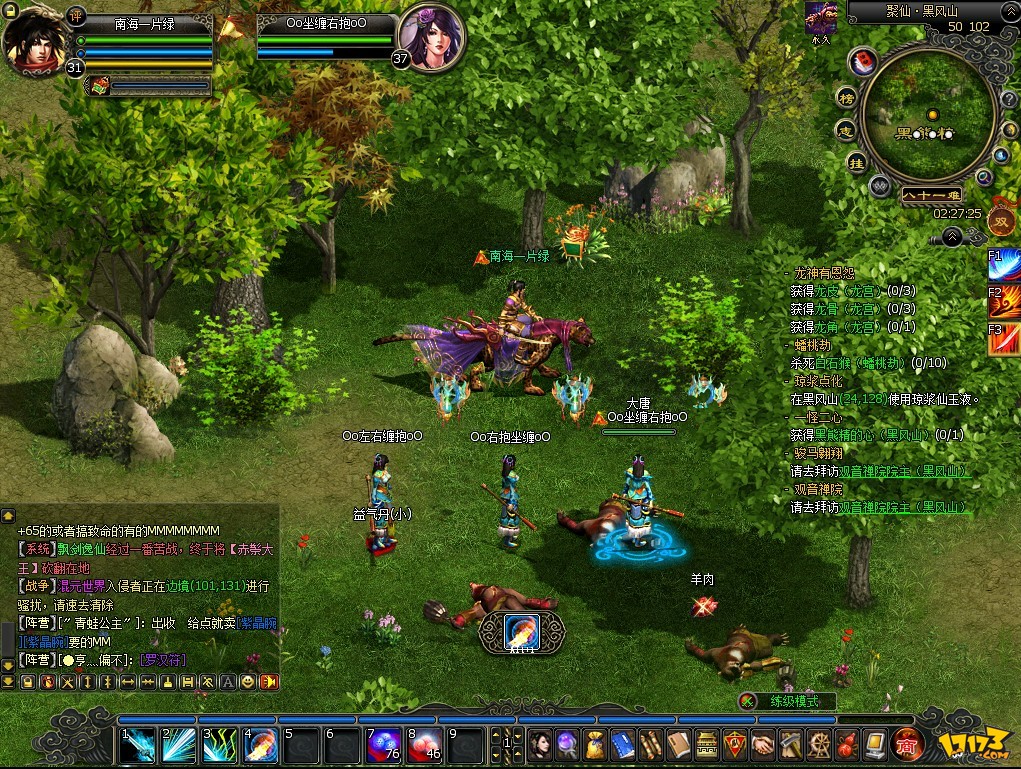1021x769 pixels.
Task: Toggle the 练级模式 training mode button
Action: click(790, 701)
